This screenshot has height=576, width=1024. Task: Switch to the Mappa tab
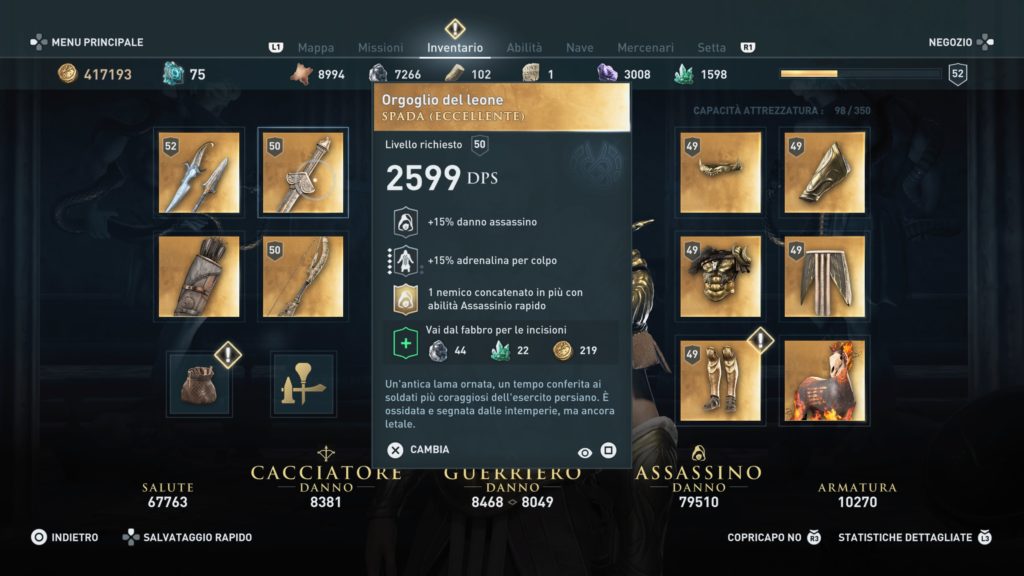[x=316, y=48]
